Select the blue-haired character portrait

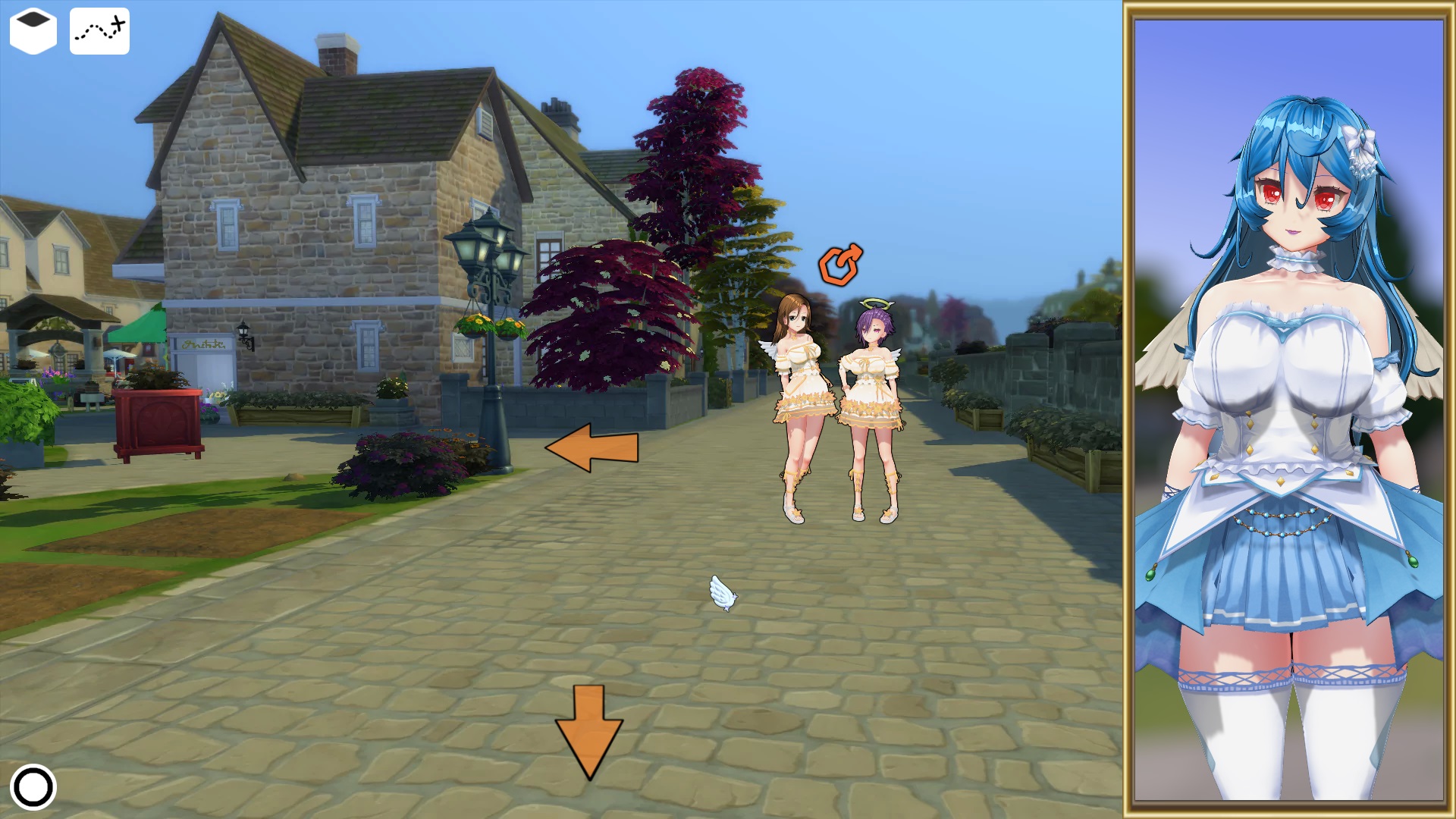coord(1288,409)
